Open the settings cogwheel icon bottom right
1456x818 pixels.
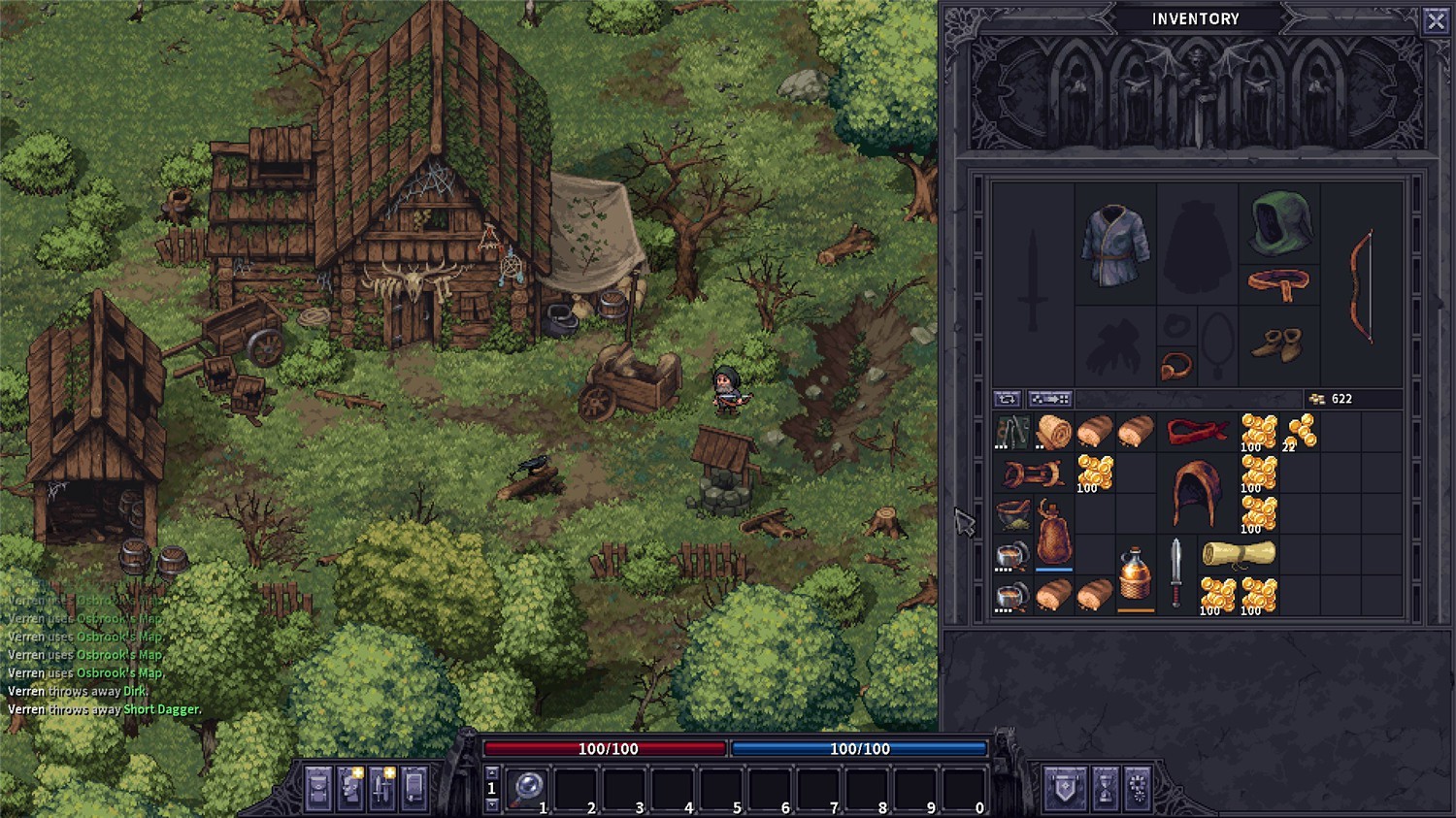[x=1138, y=788]
